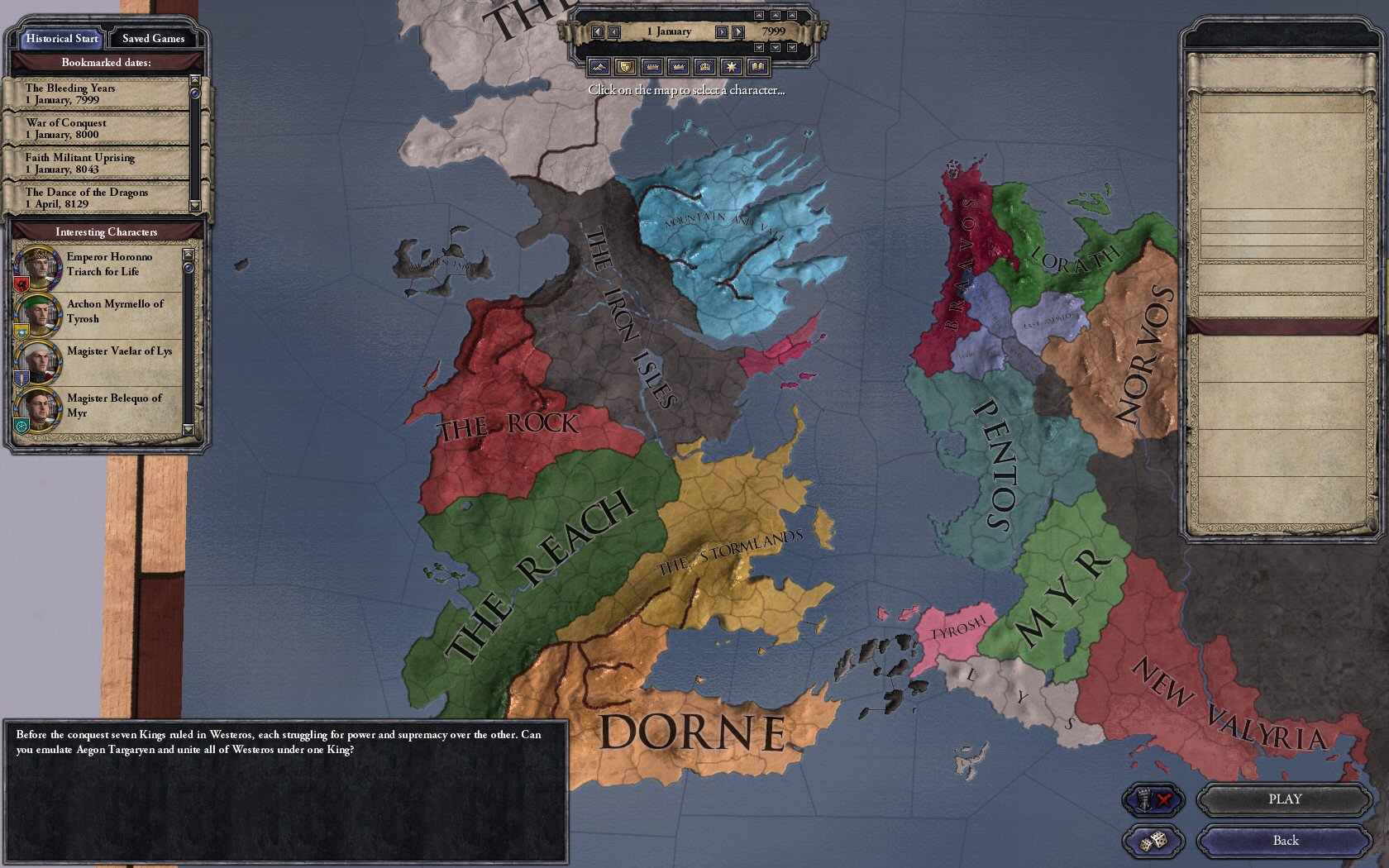Select the War of Conquest bookmark
The height and width of the screenshot is (868, 1389).
click(x=98, y=128)
